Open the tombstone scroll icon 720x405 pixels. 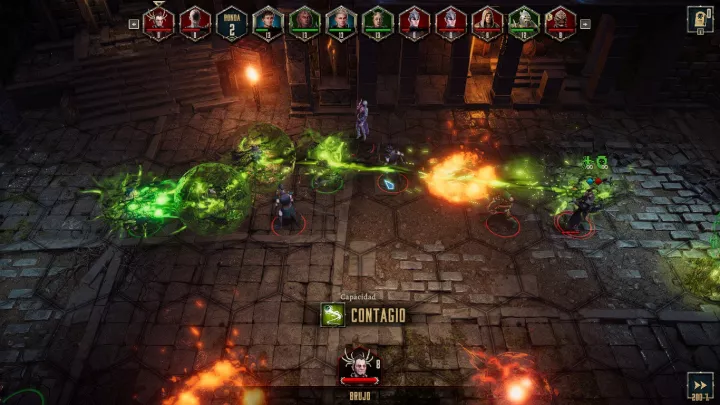click(x=699, y=20)
